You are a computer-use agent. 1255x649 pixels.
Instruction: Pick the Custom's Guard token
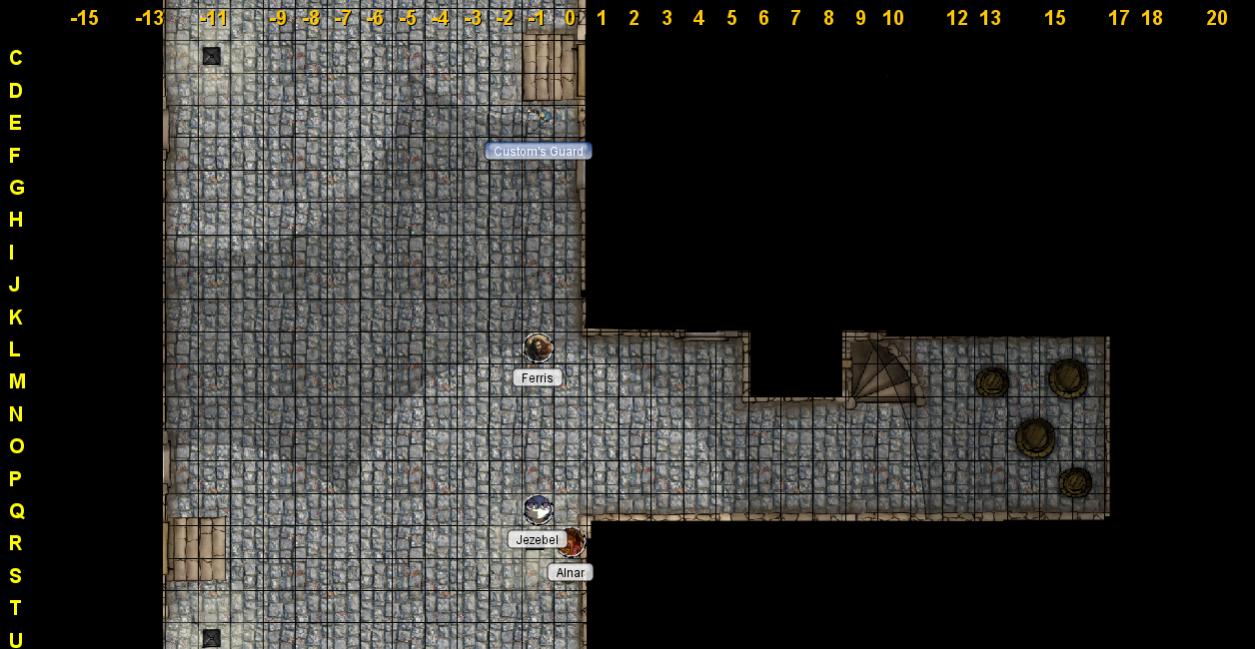(540, 118)
